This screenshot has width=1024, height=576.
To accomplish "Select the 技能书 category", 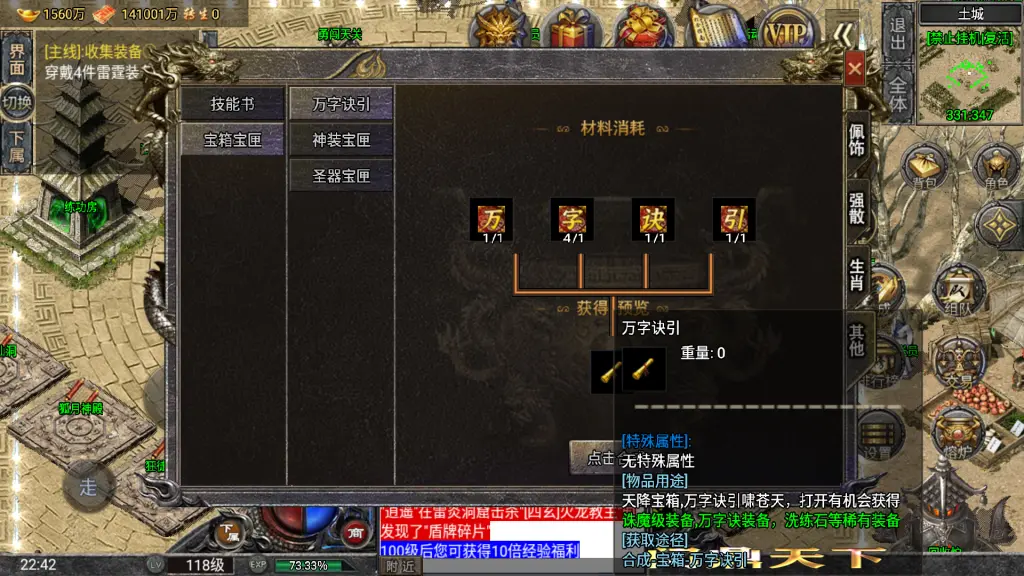I will (x=232, y=104).
